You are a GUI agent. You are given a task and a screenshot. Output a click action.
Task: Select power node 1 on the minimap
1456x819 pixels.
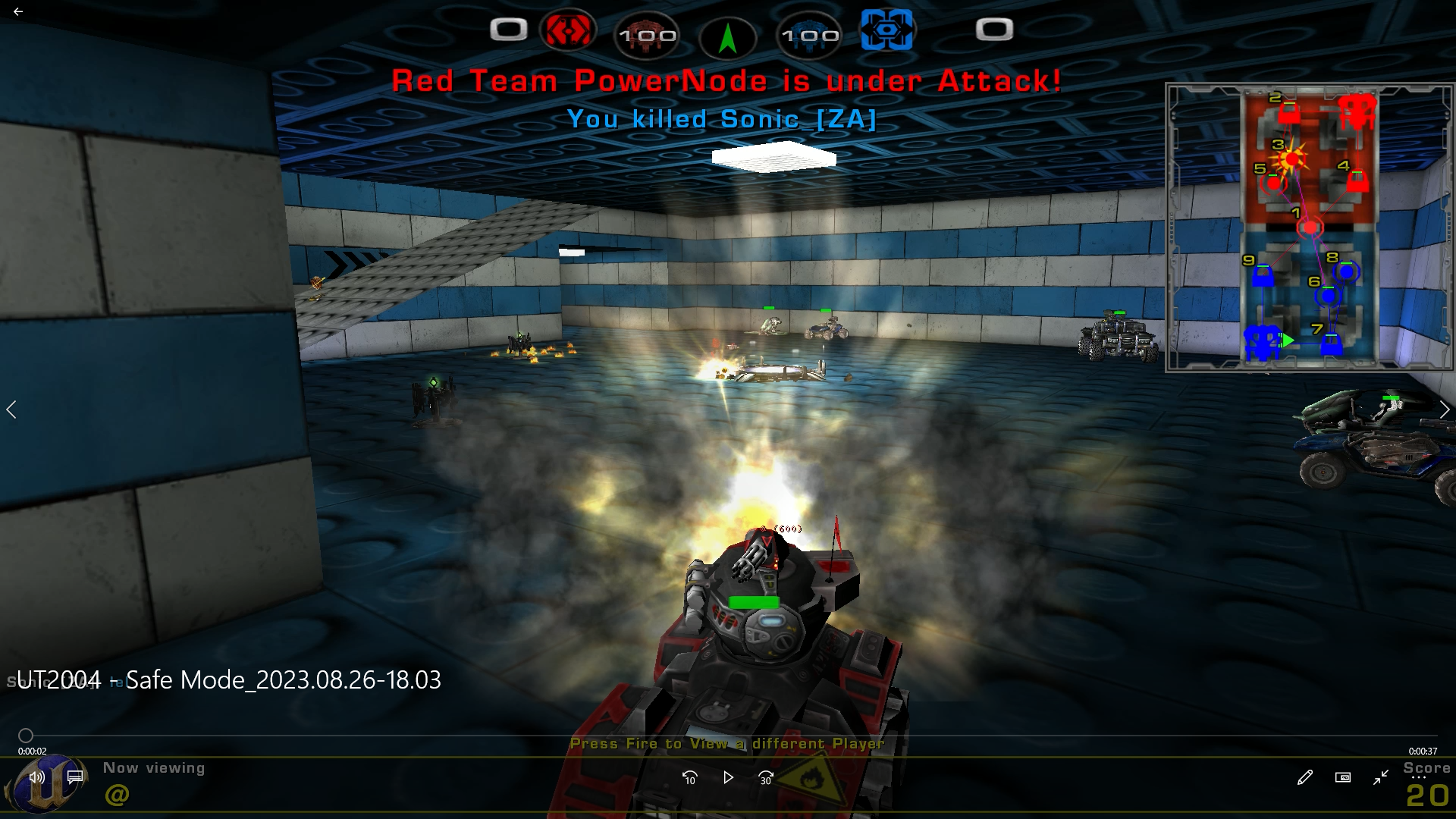tap(1310, 226)
